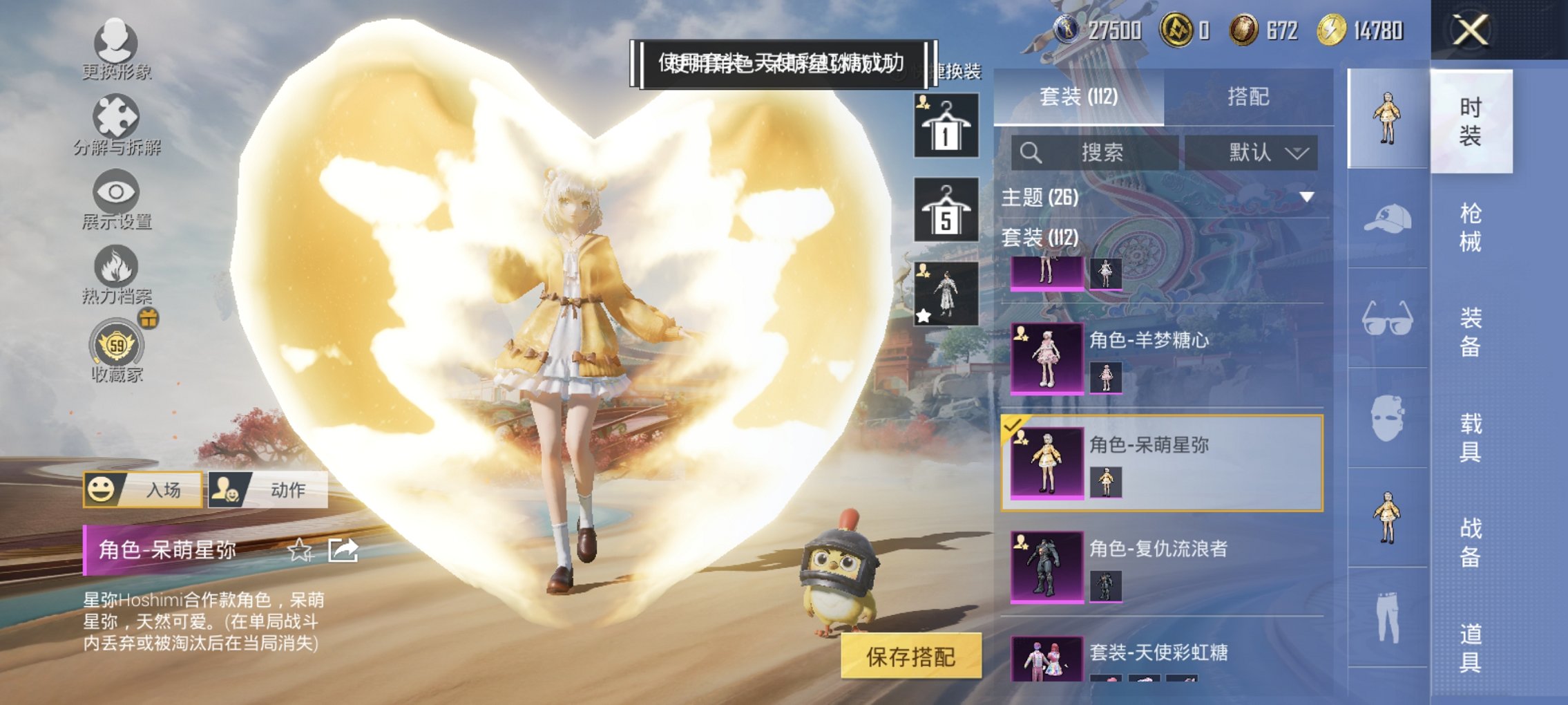Switch to wardrobe quick-swap slot 1
This screenshot has height=705, width=1568.
click(x=946, y=124)
